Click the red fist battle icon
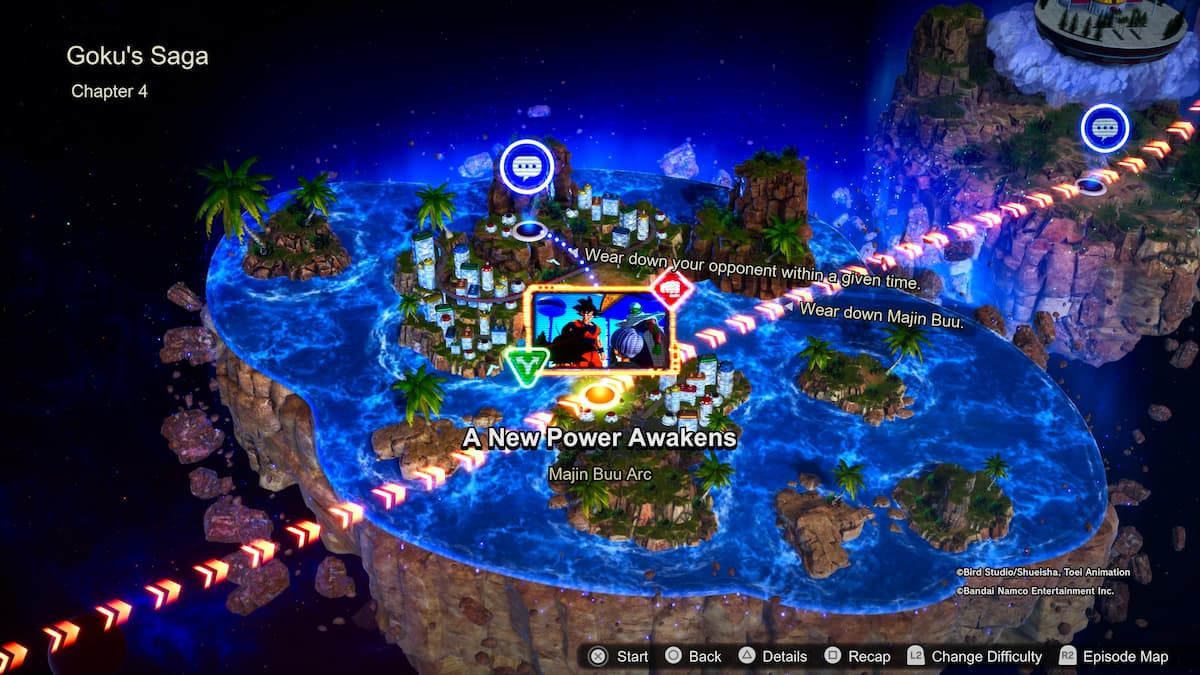 coord(672,288)
